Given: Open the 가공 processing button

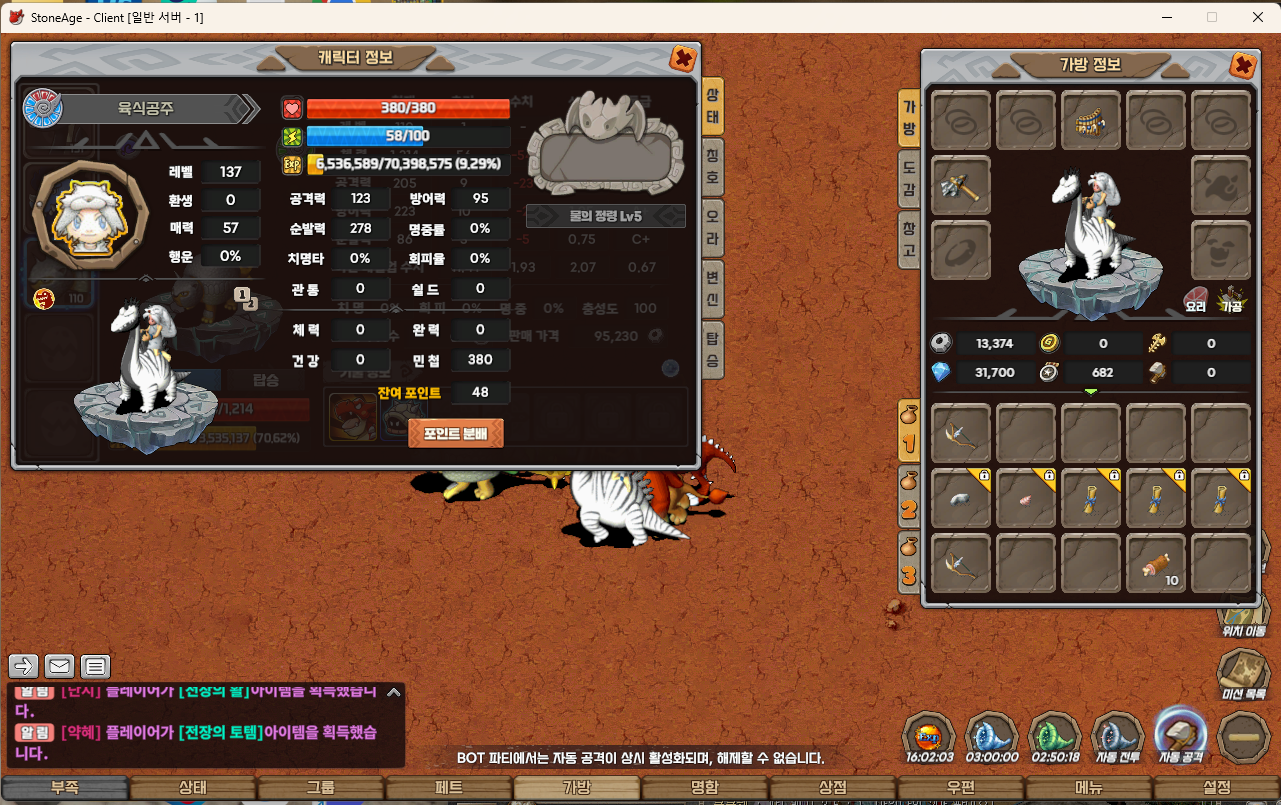Looking at the screenshot, I should pos(1230,300).
